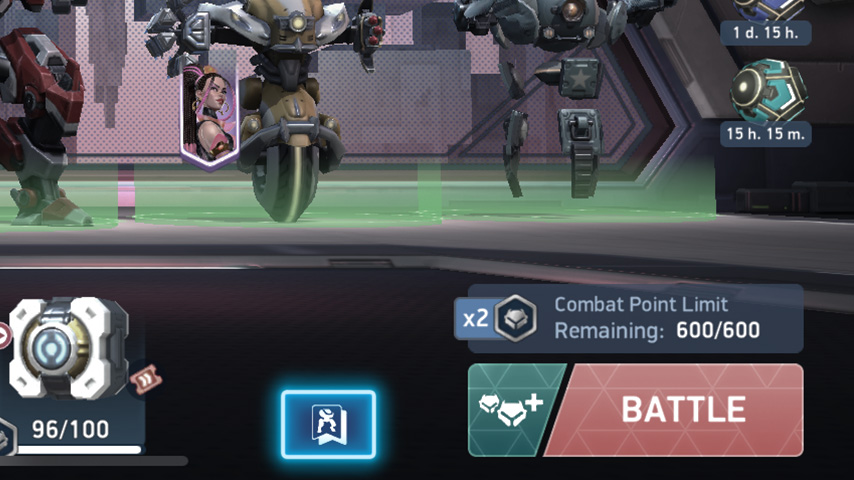Open the teal orb with 15 h. 15 m. timer
This screenshot has height=480, width=854.
tap(767, 91)
